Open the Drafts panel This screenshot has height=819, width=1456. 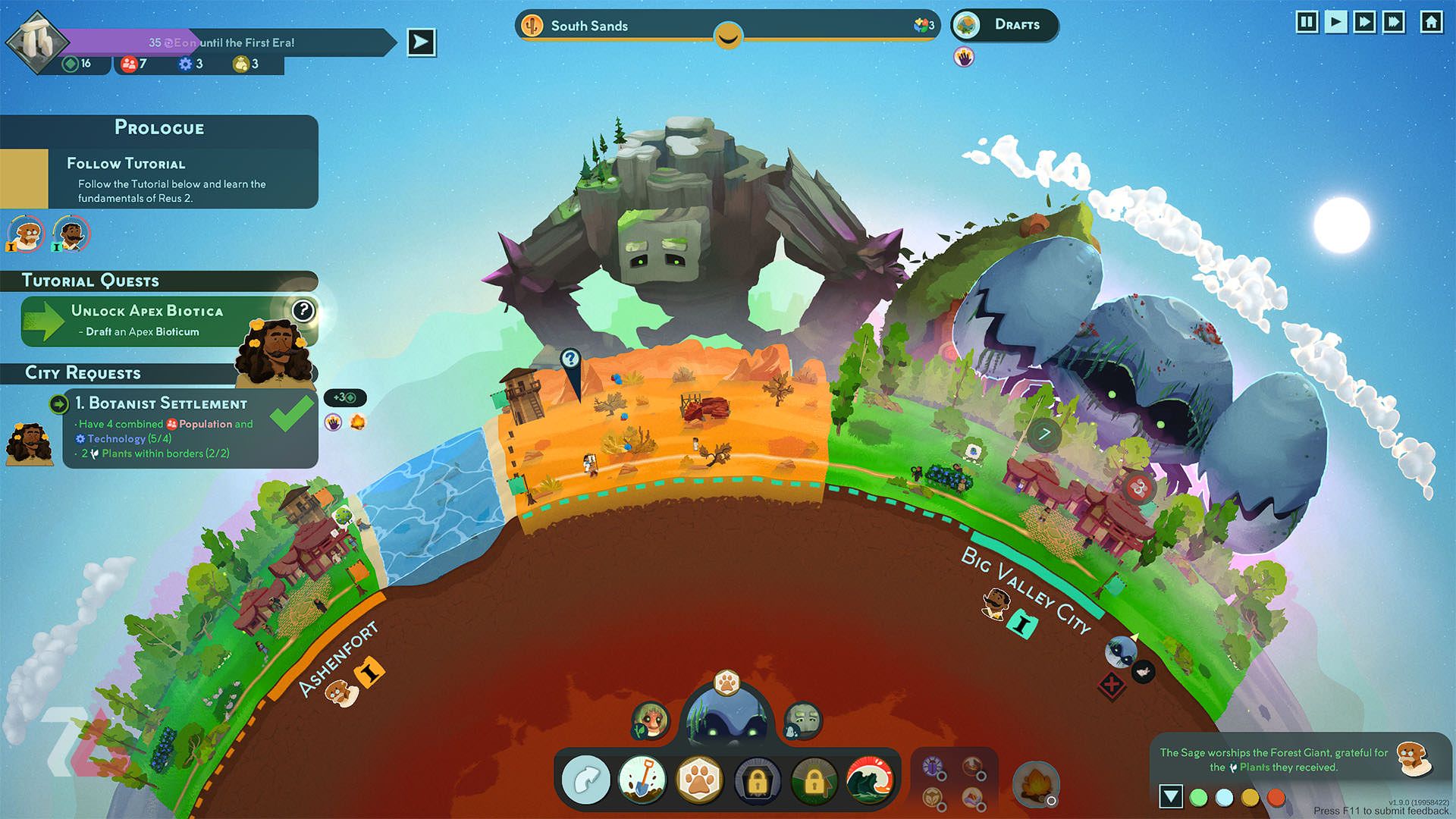[x=1005, y=25]
